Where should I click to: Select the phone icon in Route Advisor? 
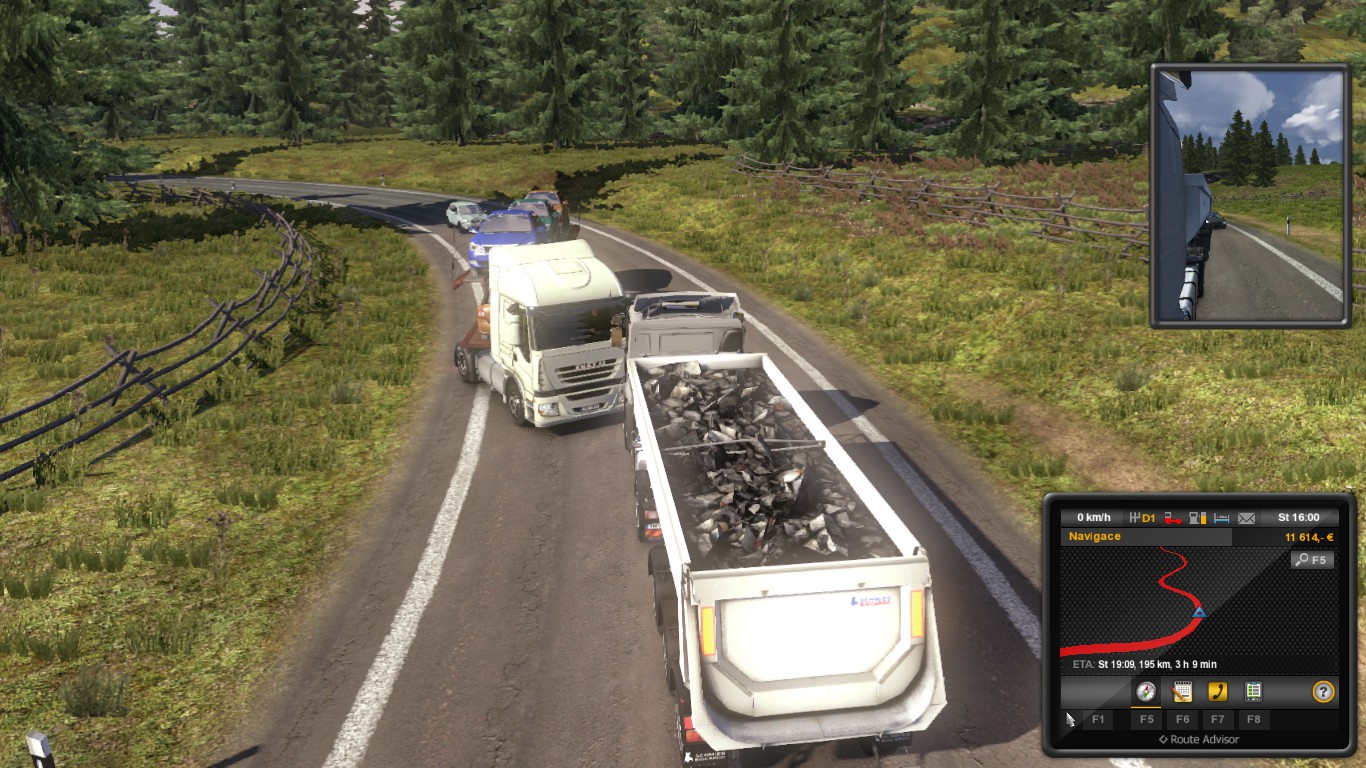[1218, 691]
